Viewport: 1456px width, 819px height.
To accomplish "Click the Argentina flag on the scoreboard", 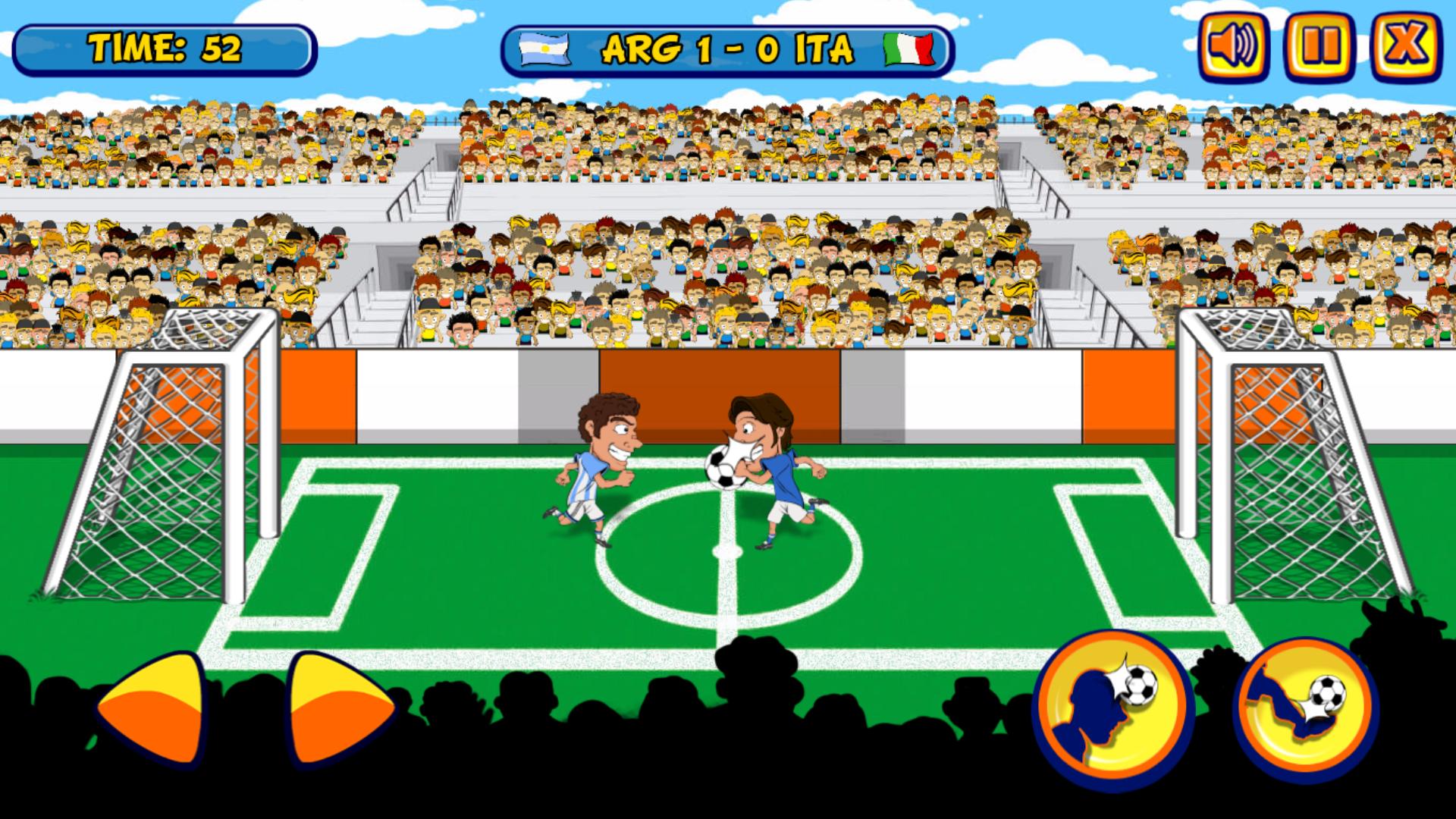I will [x=543, y=49].
